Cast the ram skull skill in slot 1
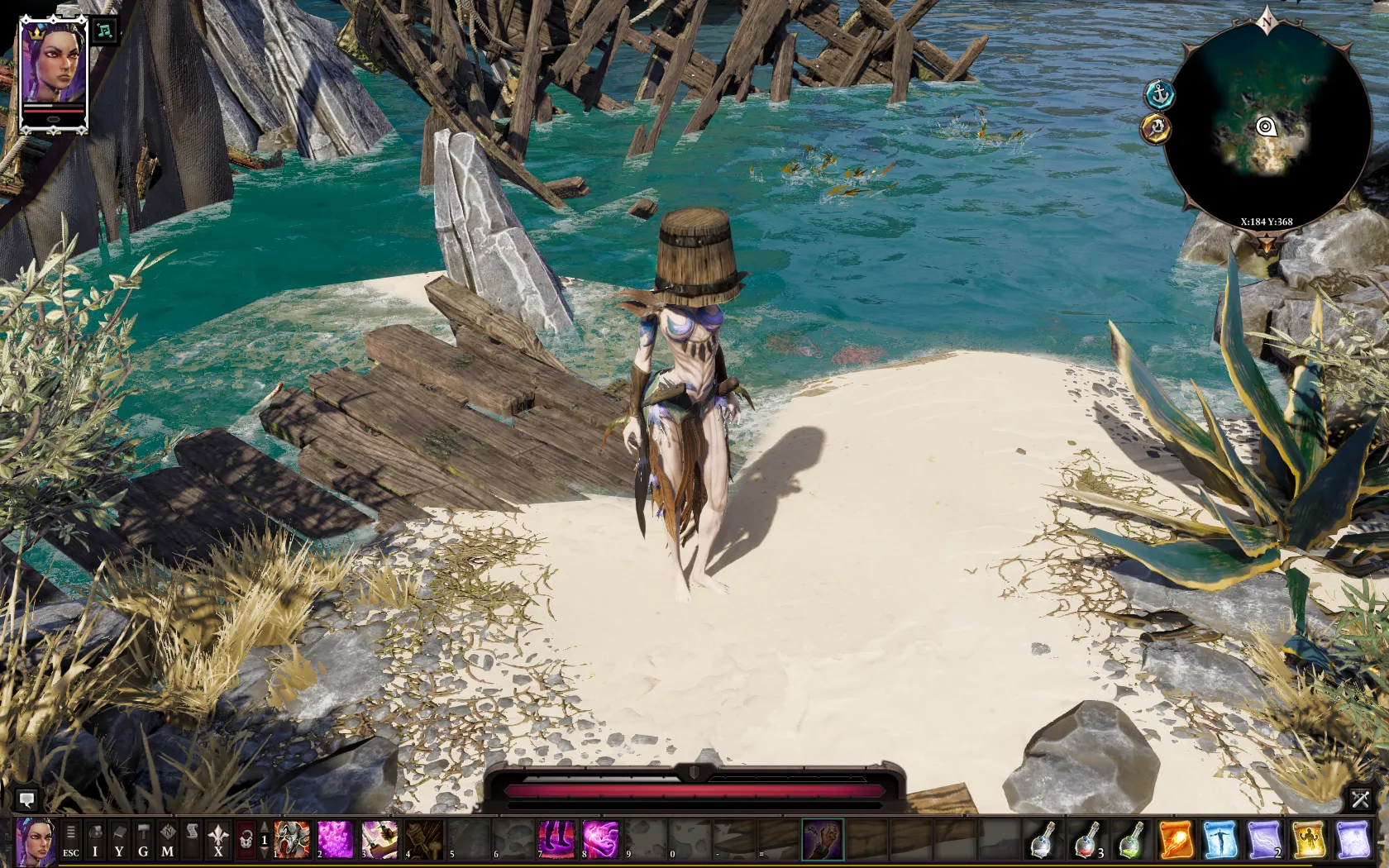 (x=291, y=842)
